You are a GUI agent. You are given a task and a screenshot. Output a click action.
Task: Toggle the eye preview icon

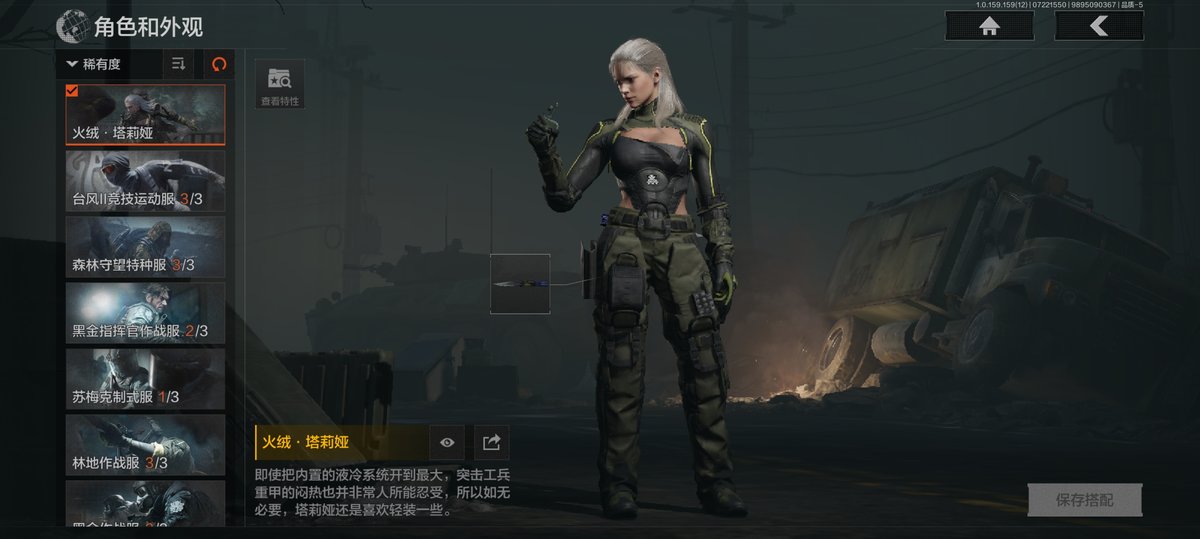point(447,442)
